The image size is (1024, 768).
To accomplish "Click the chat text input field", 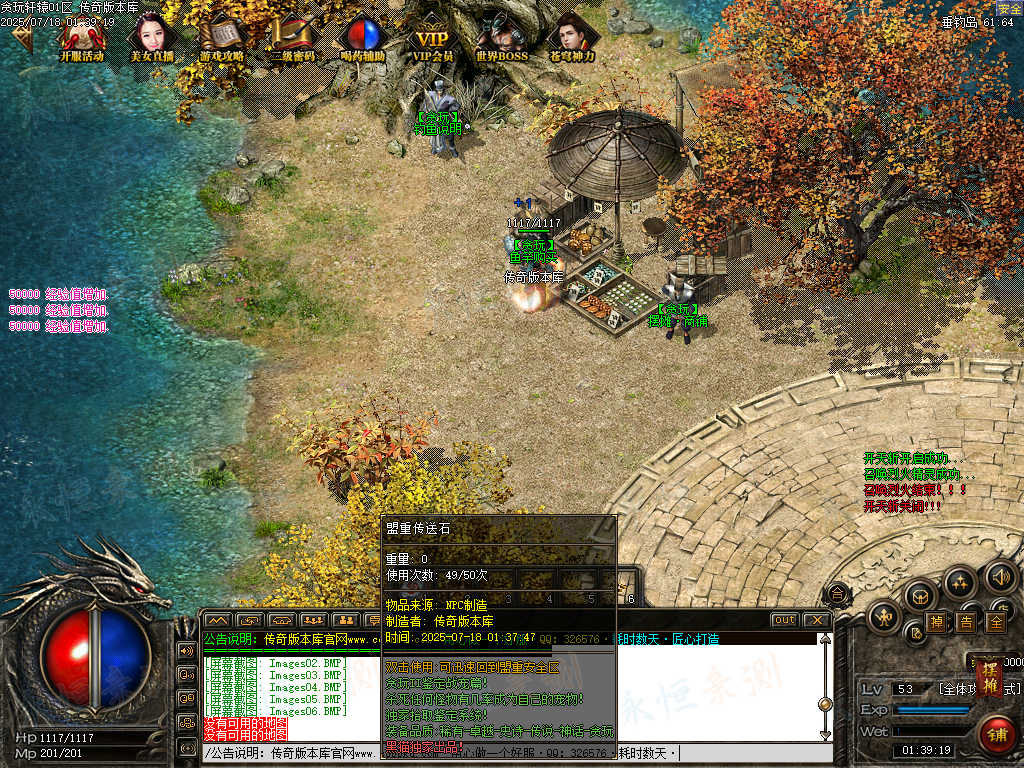I will point(500,753).
